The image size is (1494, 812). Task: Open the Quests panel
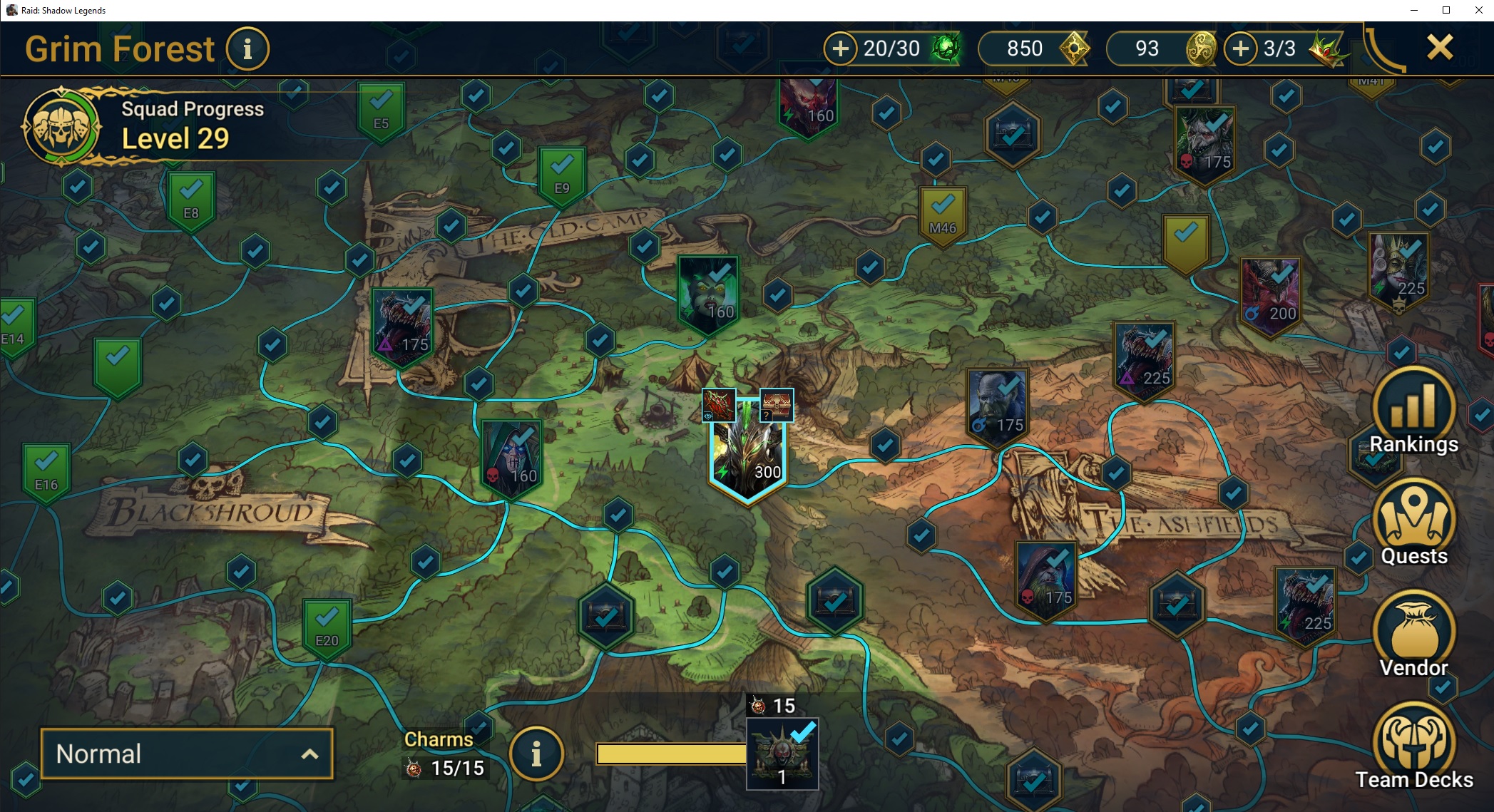click(1413, 524)
